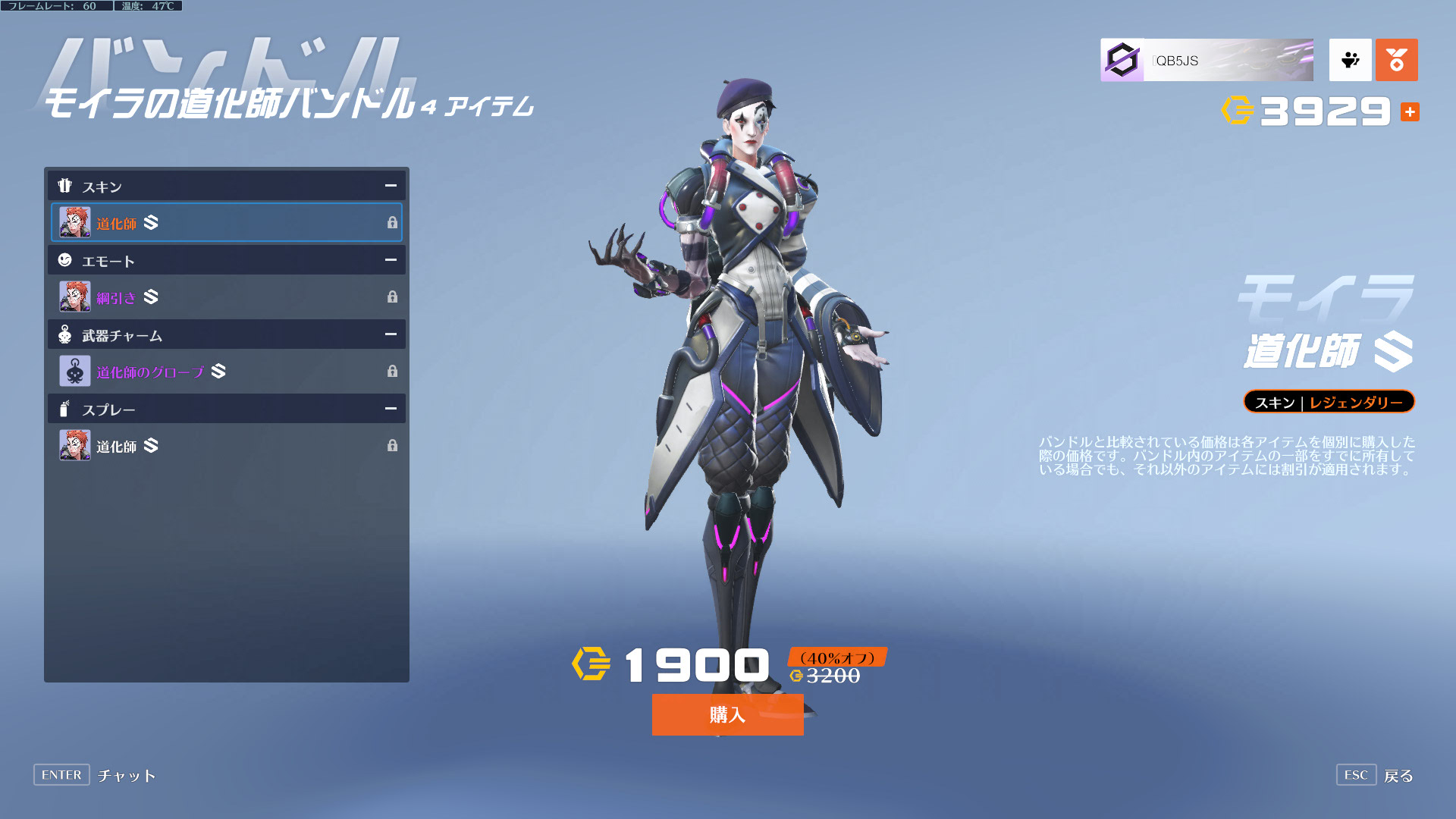Open the QB5JS player profile banner
The image size is (1456, 819).
(1207, 61)
